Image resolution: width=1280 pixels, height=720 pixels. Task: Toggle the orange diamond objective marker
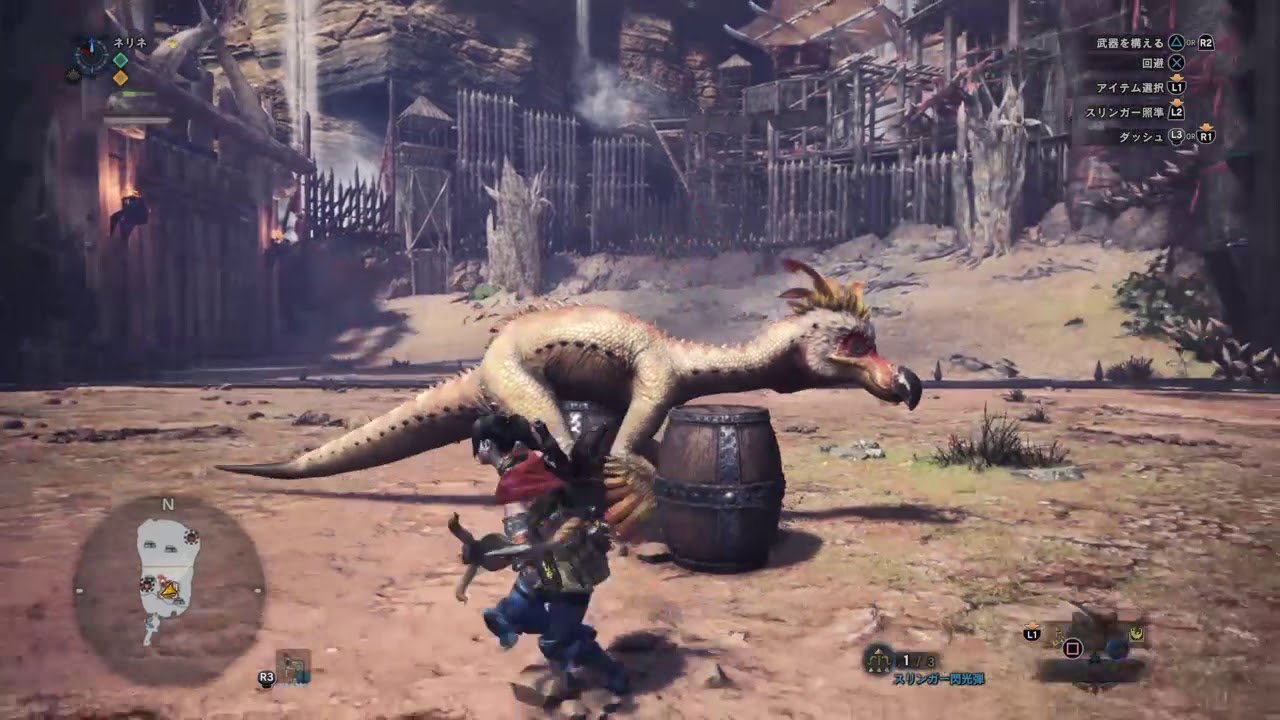(x=120, y=78)
